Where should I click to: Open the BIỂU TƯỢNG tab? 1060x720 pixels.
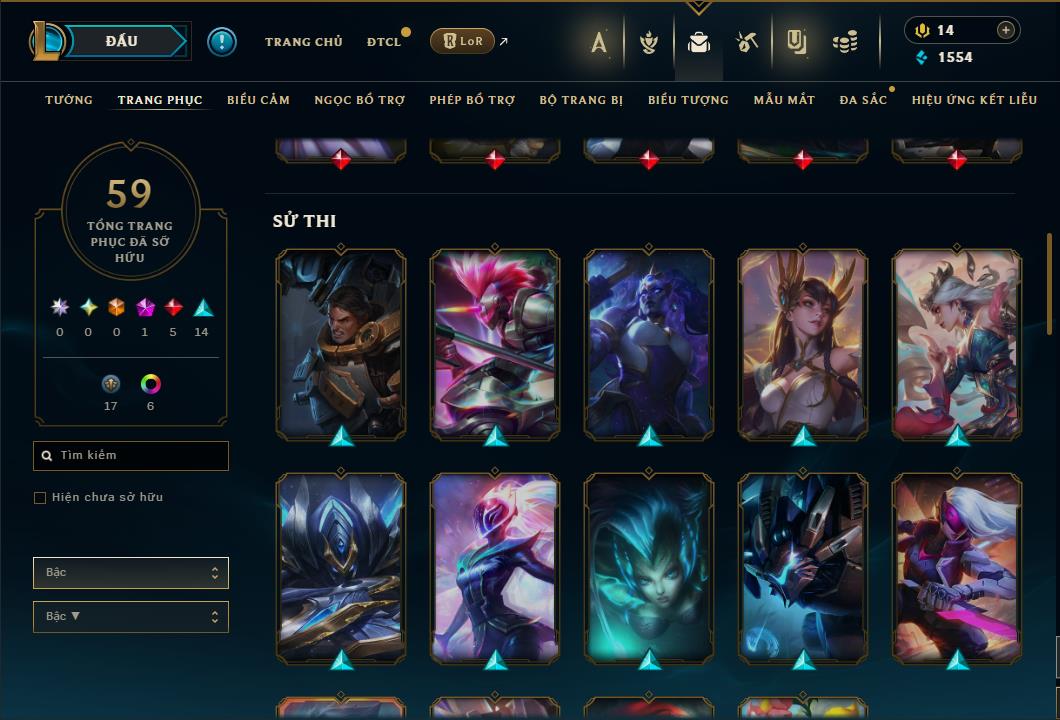[688, 100]
